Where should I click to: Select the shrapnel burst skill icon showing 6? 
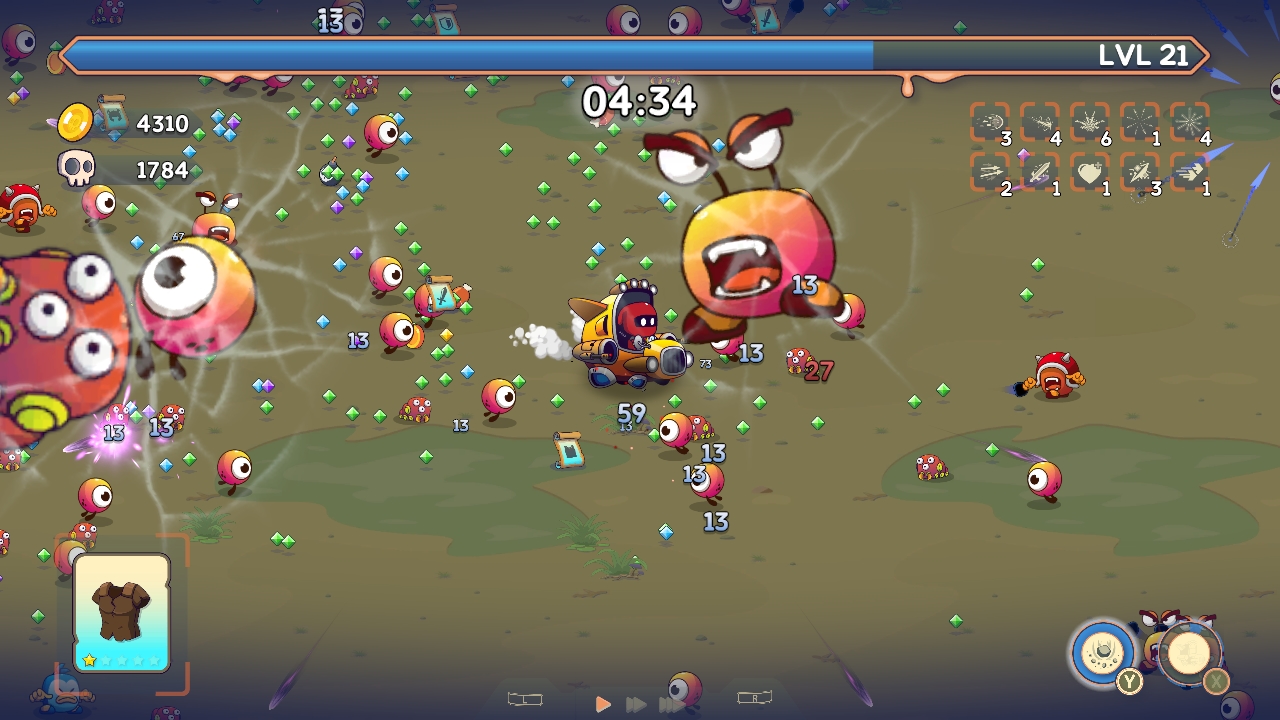(x=1089, y=120)
